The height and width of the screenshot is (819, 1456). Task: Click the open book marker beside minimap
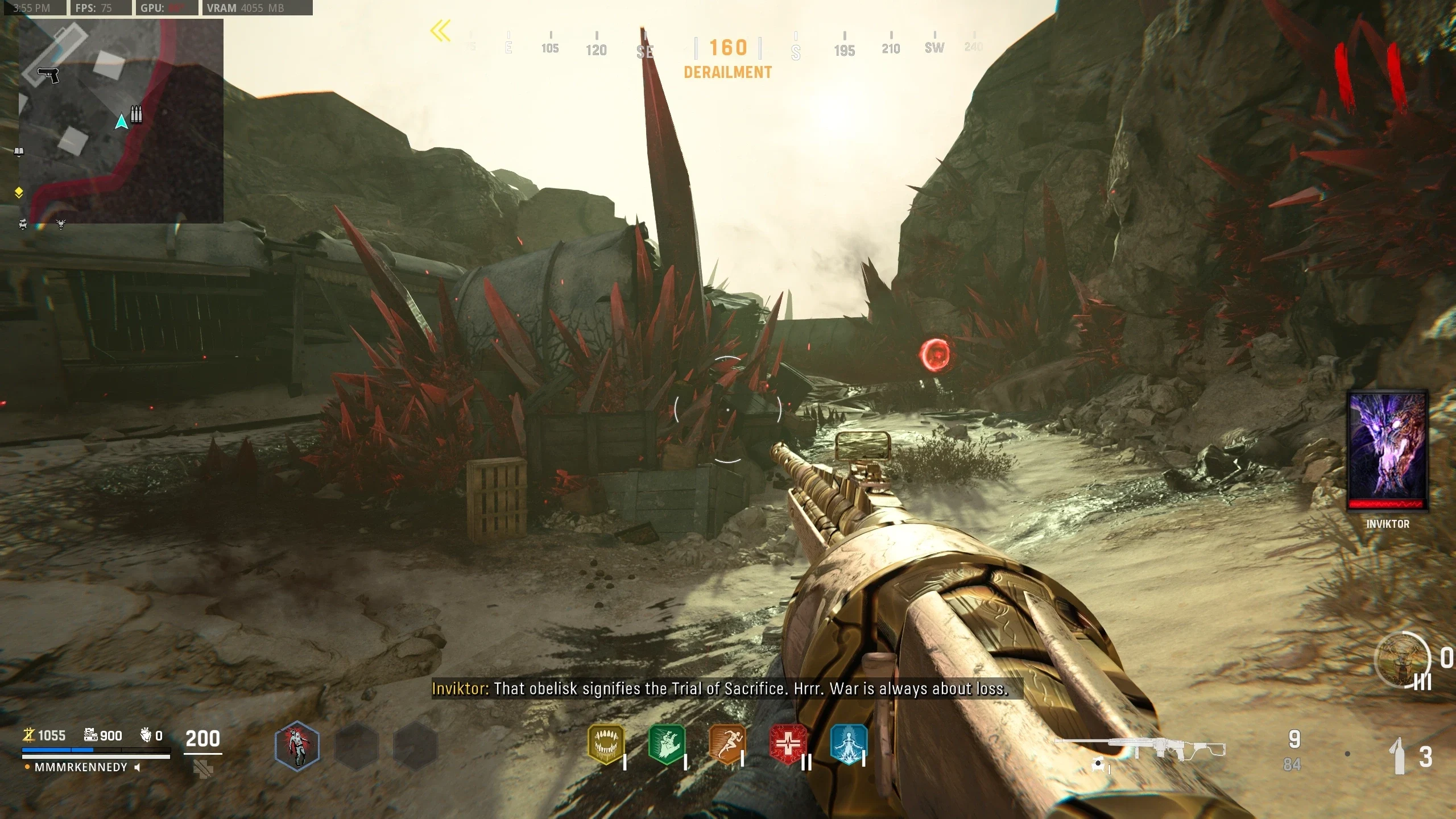pos(19,151)
